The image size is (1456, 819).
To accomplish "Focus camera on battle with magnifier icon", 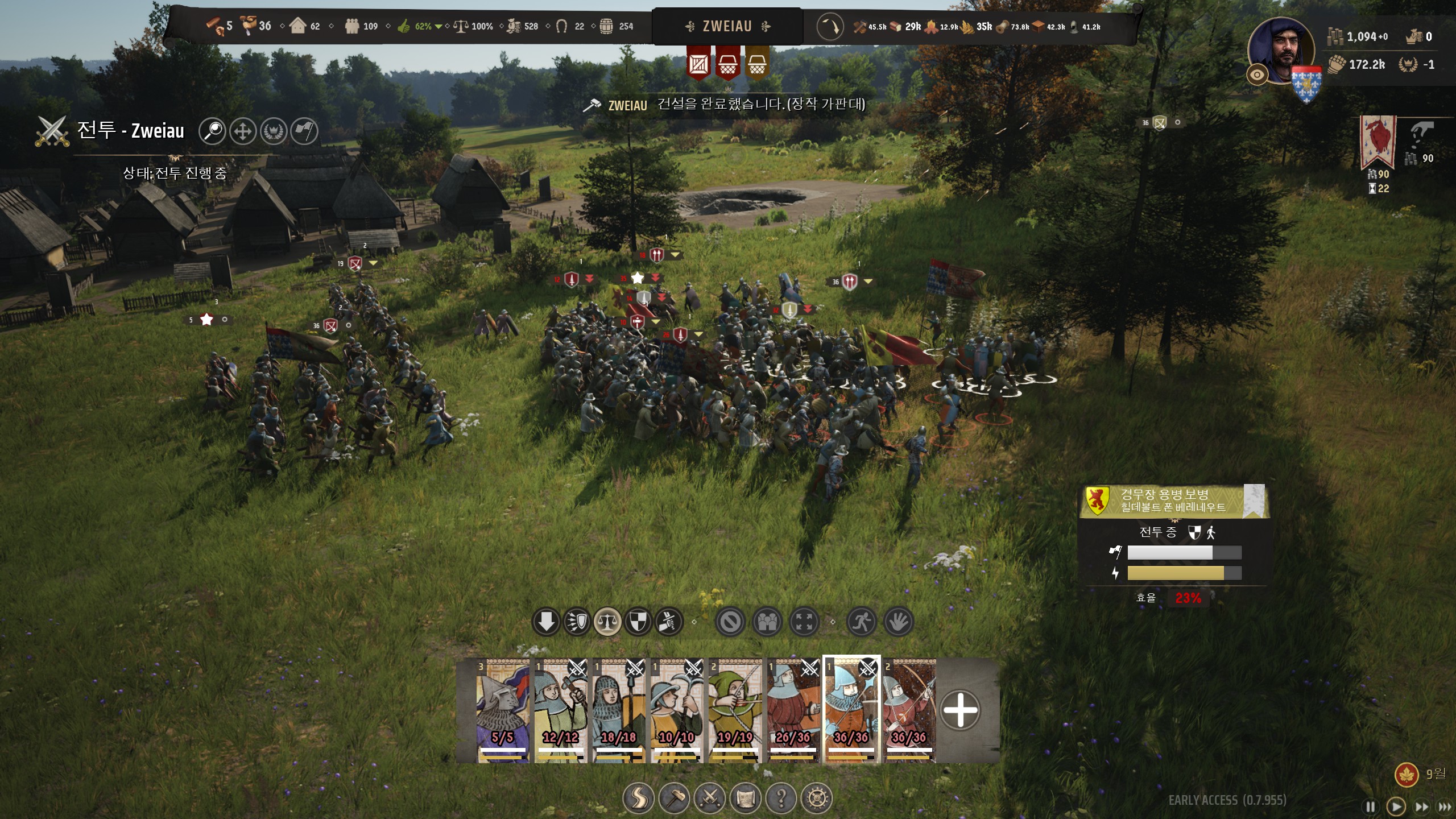I will point(213,131).
